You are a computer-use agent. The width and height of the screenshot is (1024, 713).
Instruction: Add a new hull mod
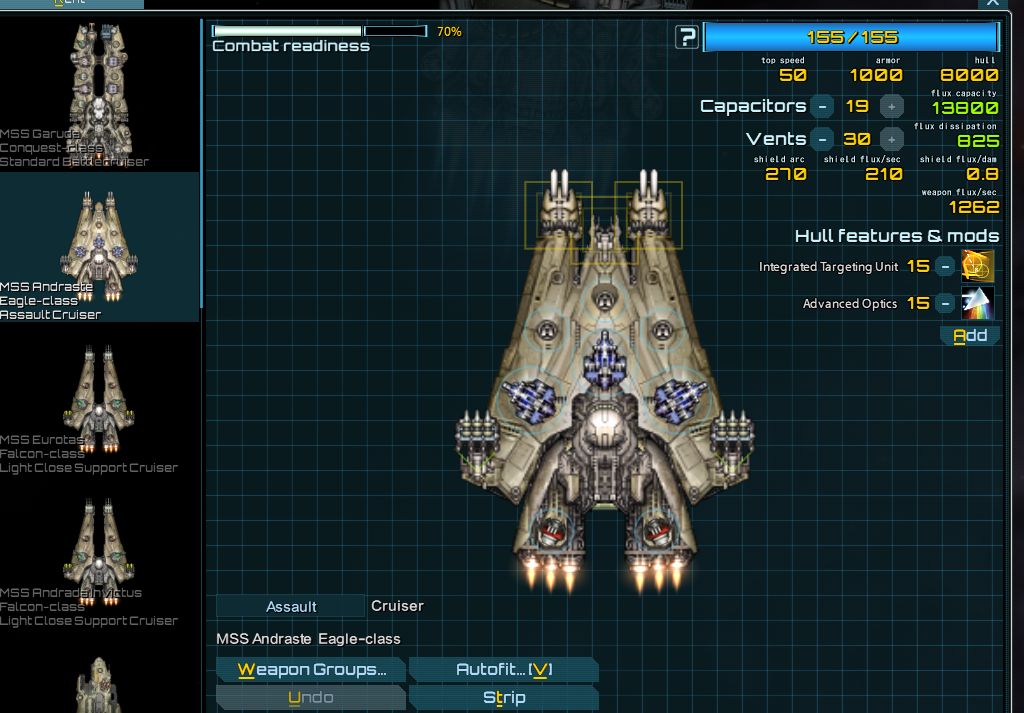point(970,336)
